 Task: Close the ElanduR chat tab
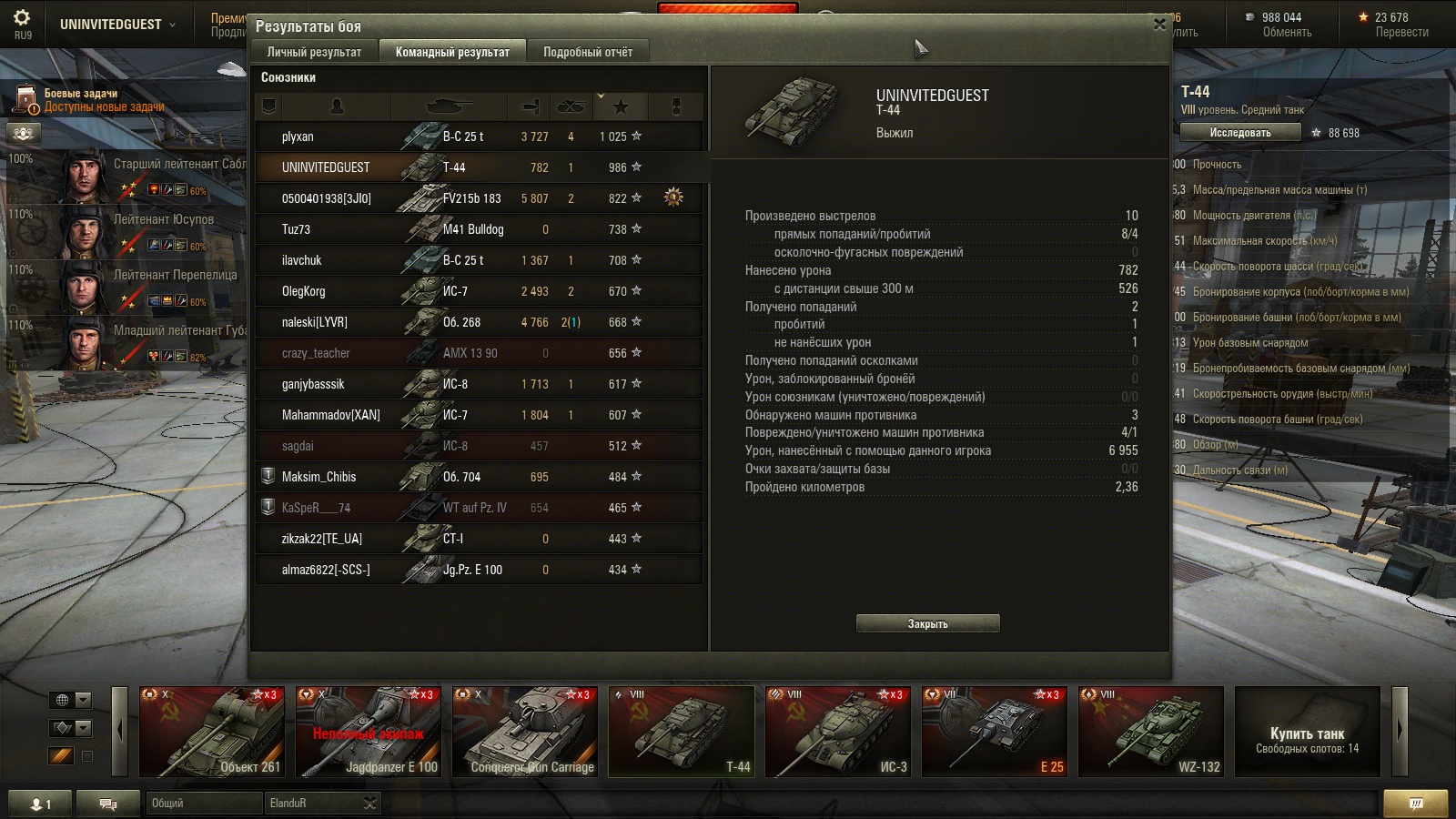(x=369, y=803)
